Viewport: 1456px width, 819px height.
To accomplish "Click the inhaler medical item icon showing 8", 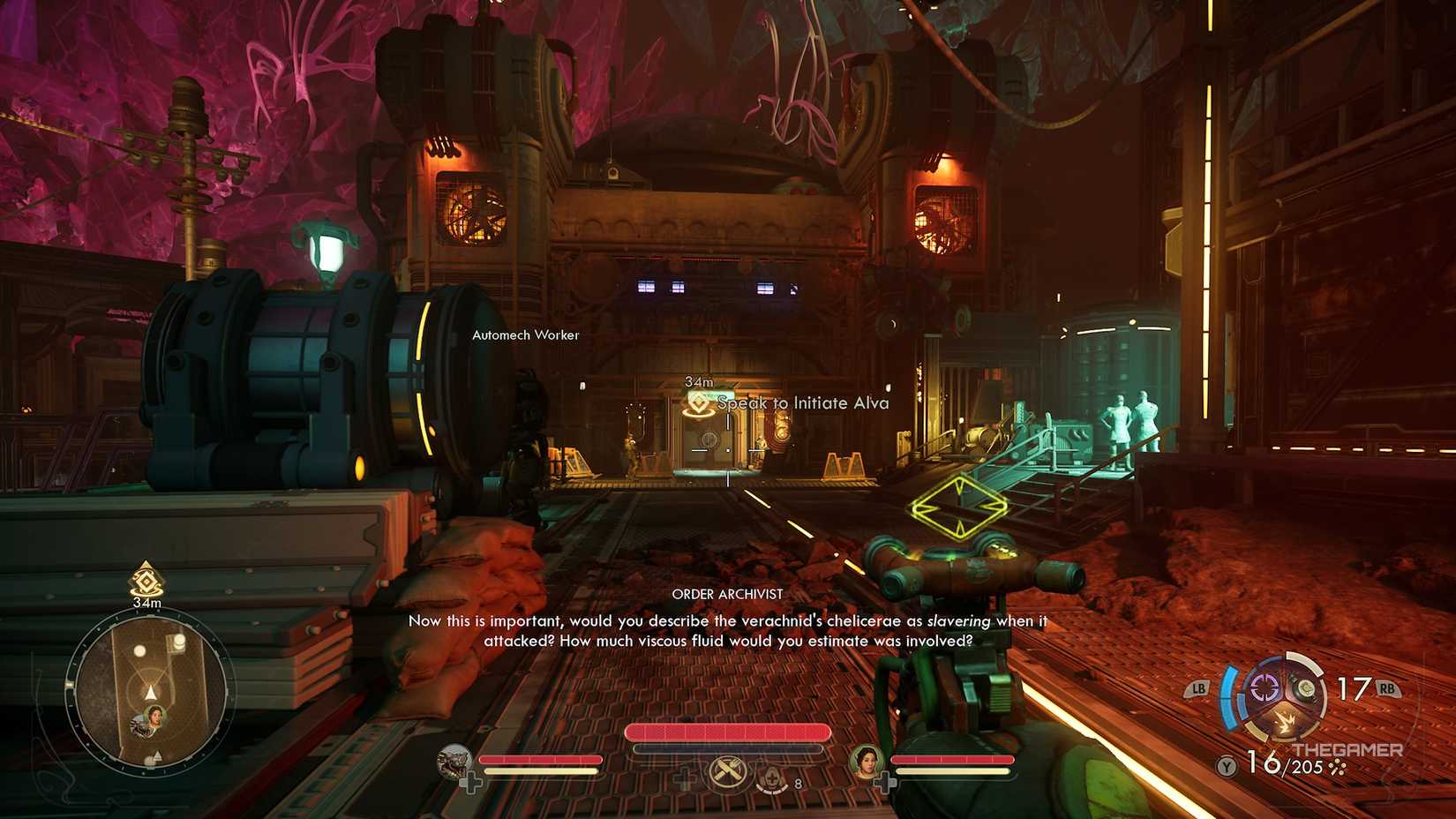I will [x=772, y=777].
